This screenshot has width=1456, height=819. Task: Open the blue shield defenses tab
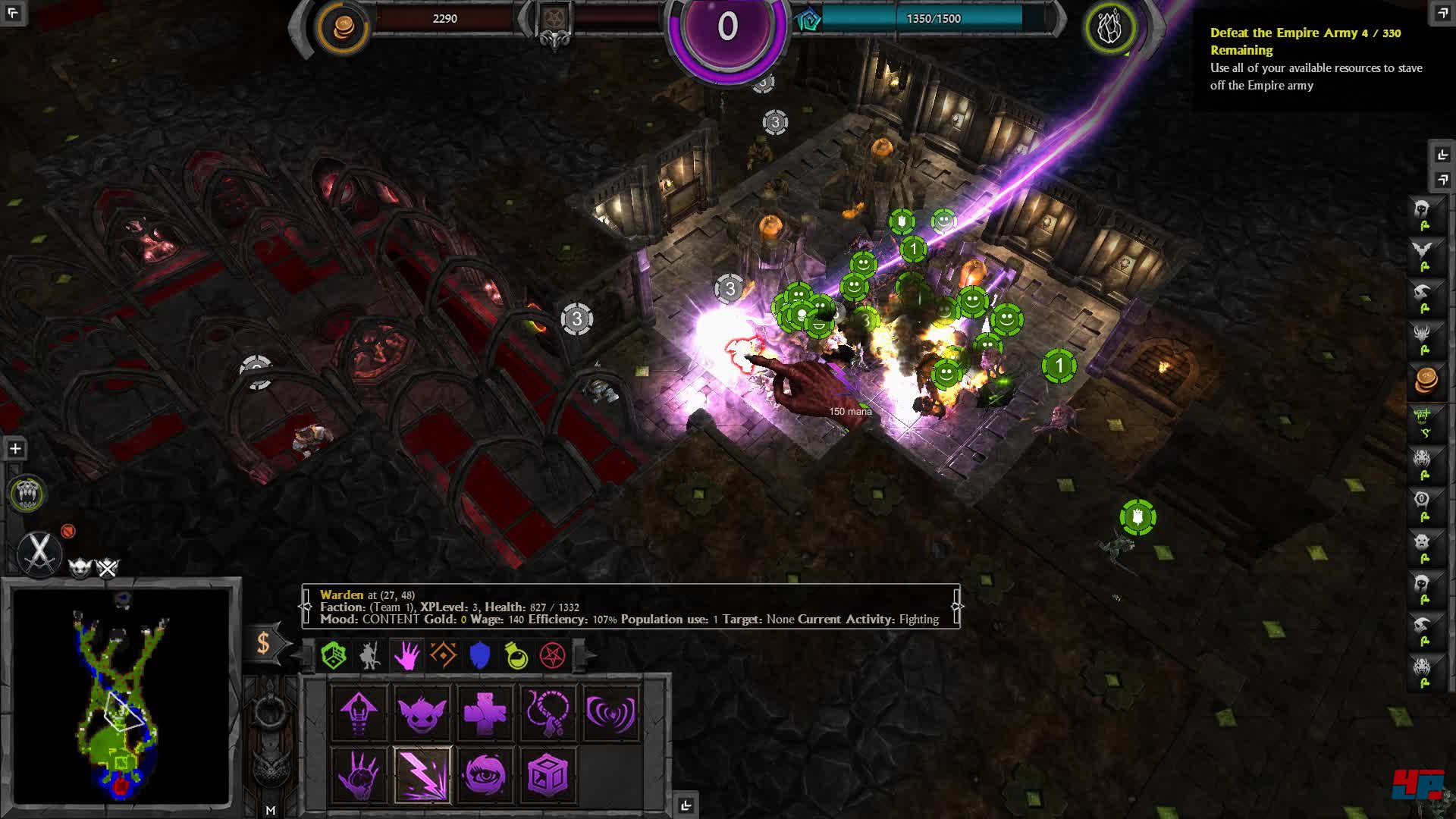coord(480,655)
